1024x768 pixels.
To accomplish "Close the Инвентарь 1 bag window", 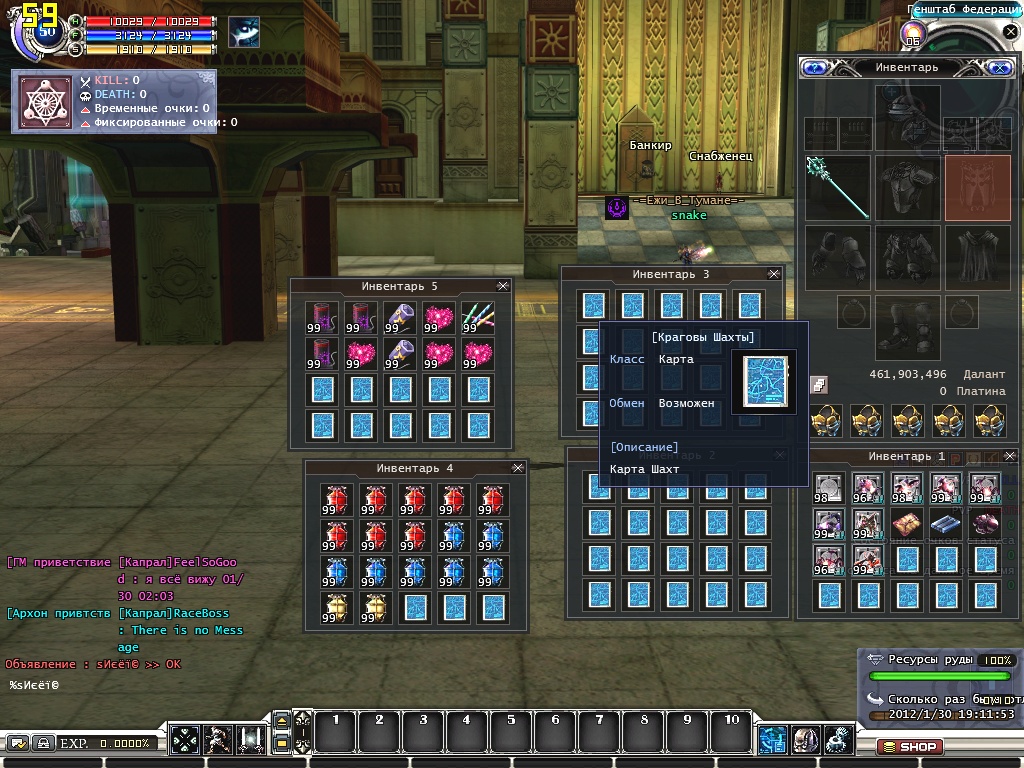I will 1009,456.
